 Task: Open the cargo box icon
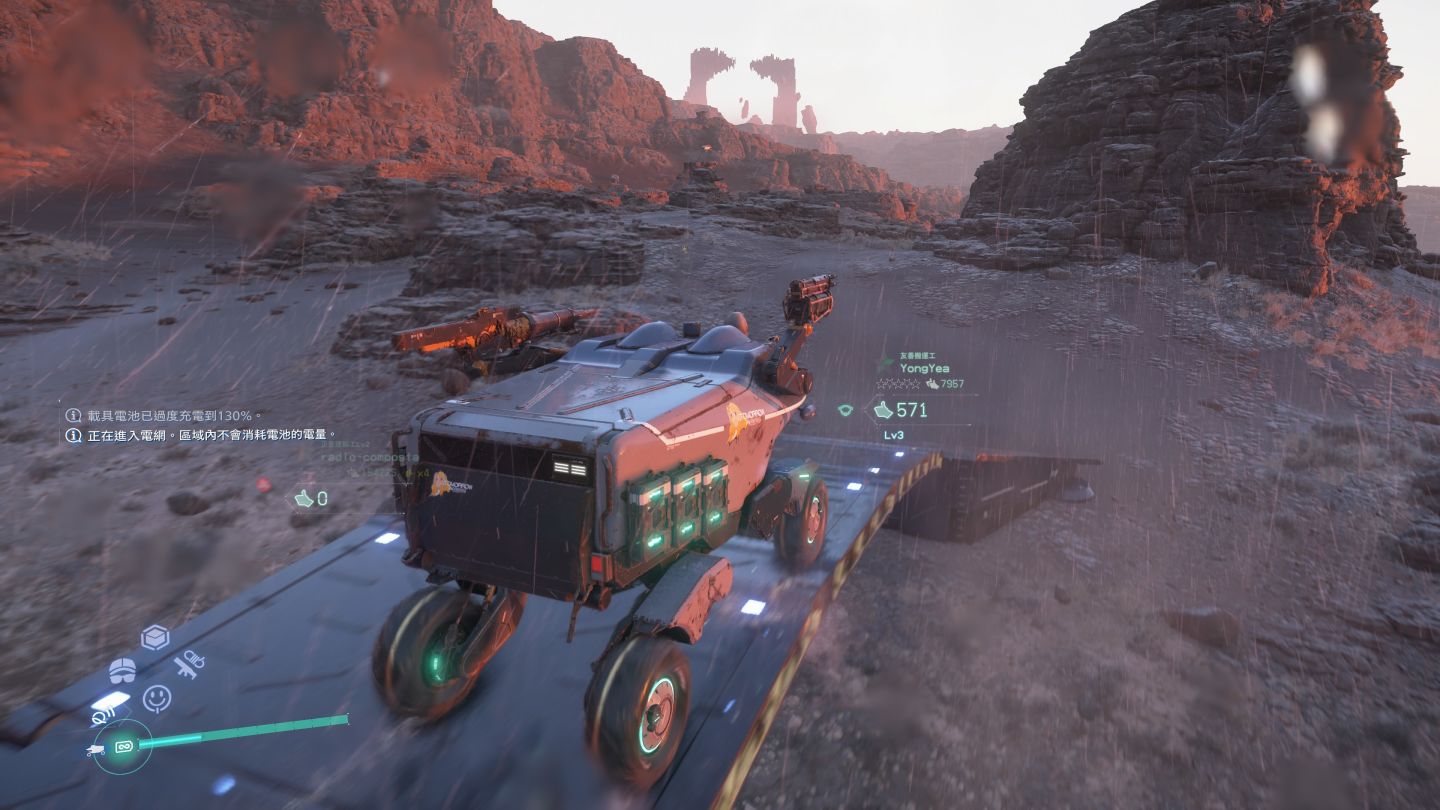[x=155, y=637]
